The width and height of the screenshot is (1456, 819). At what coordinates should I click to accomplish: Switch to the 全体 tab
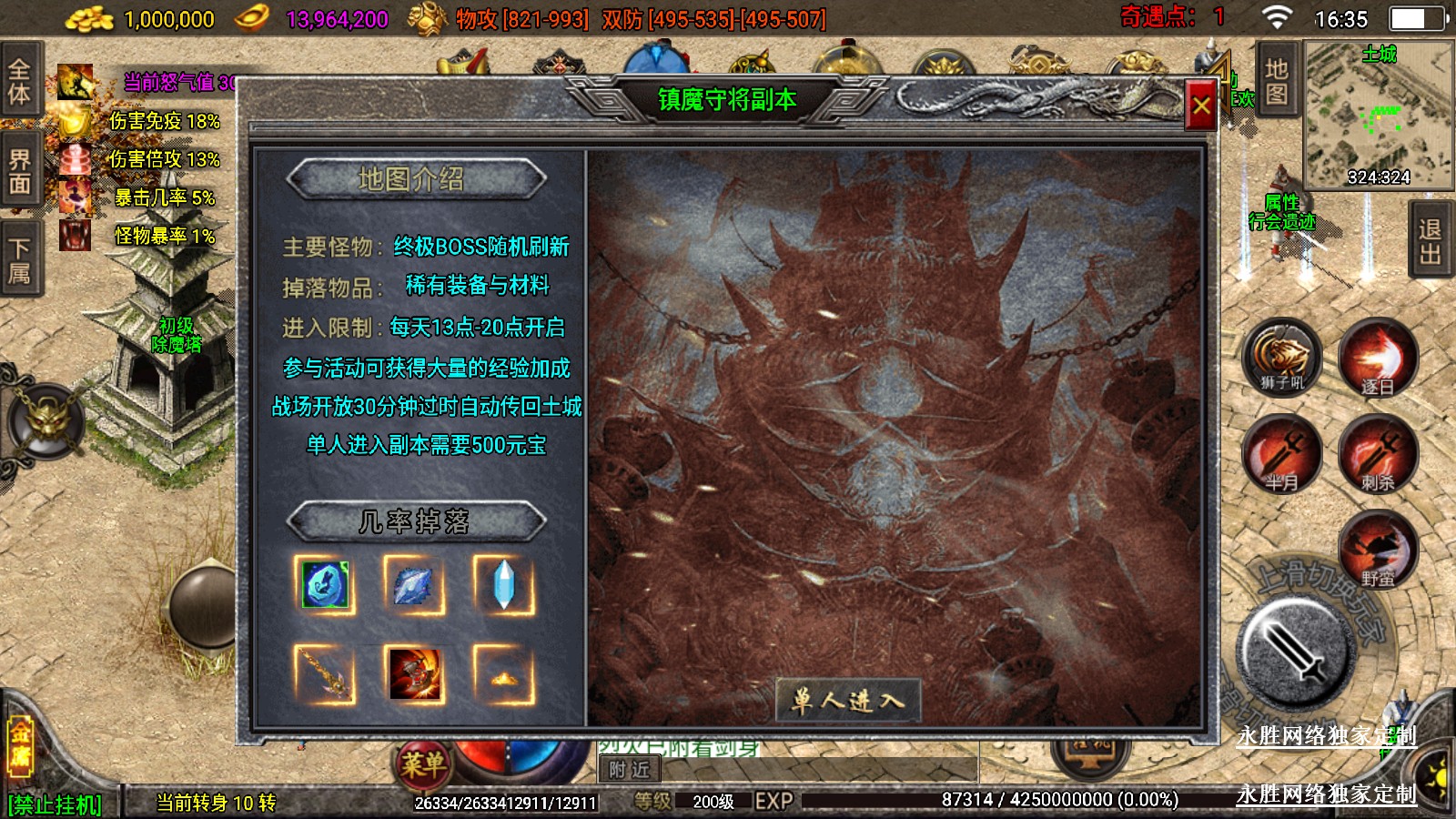click(19, 81)
